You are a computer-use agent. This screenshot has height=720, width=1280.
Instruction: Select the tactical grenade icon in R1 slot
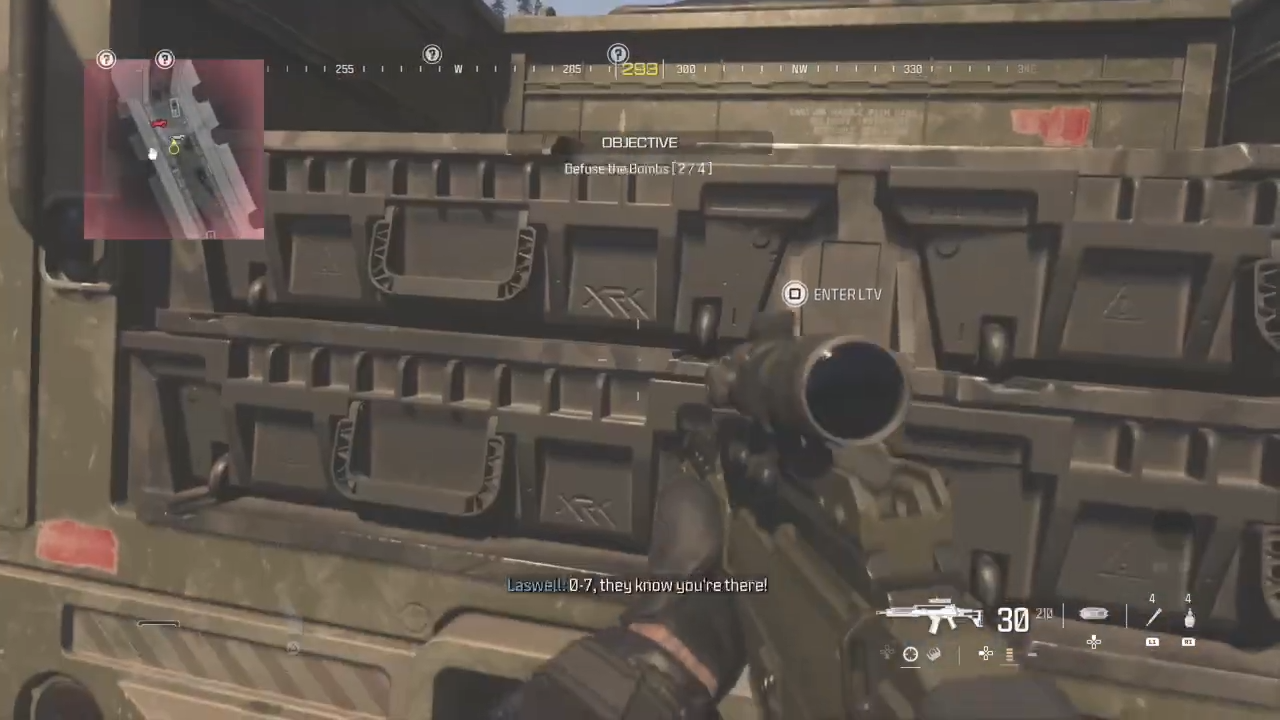tap(1191, 616)
